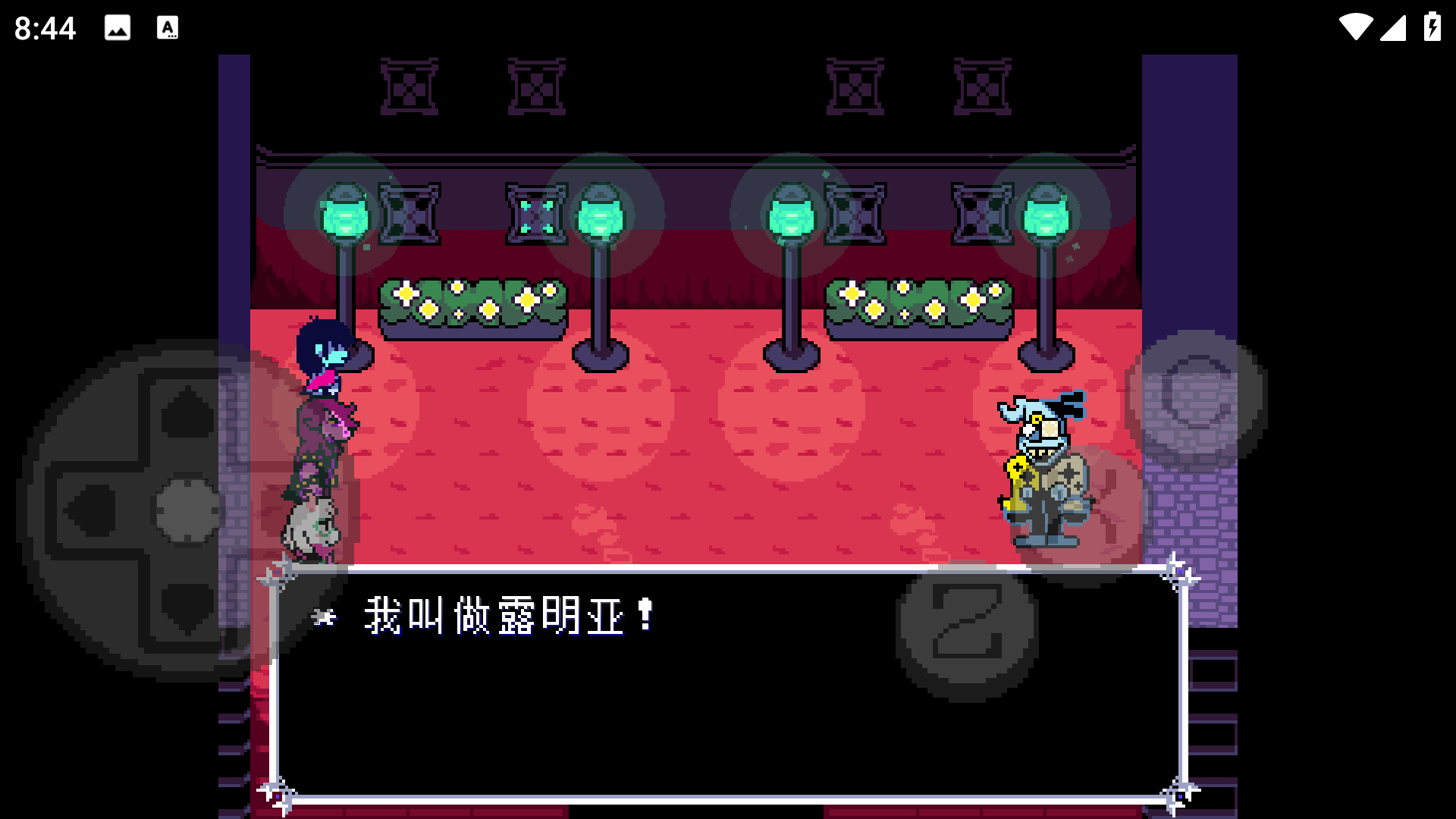Screen dimensions: 1456x819
Task: Tap the keyboard 'A' notification icon
Action: 167,29
